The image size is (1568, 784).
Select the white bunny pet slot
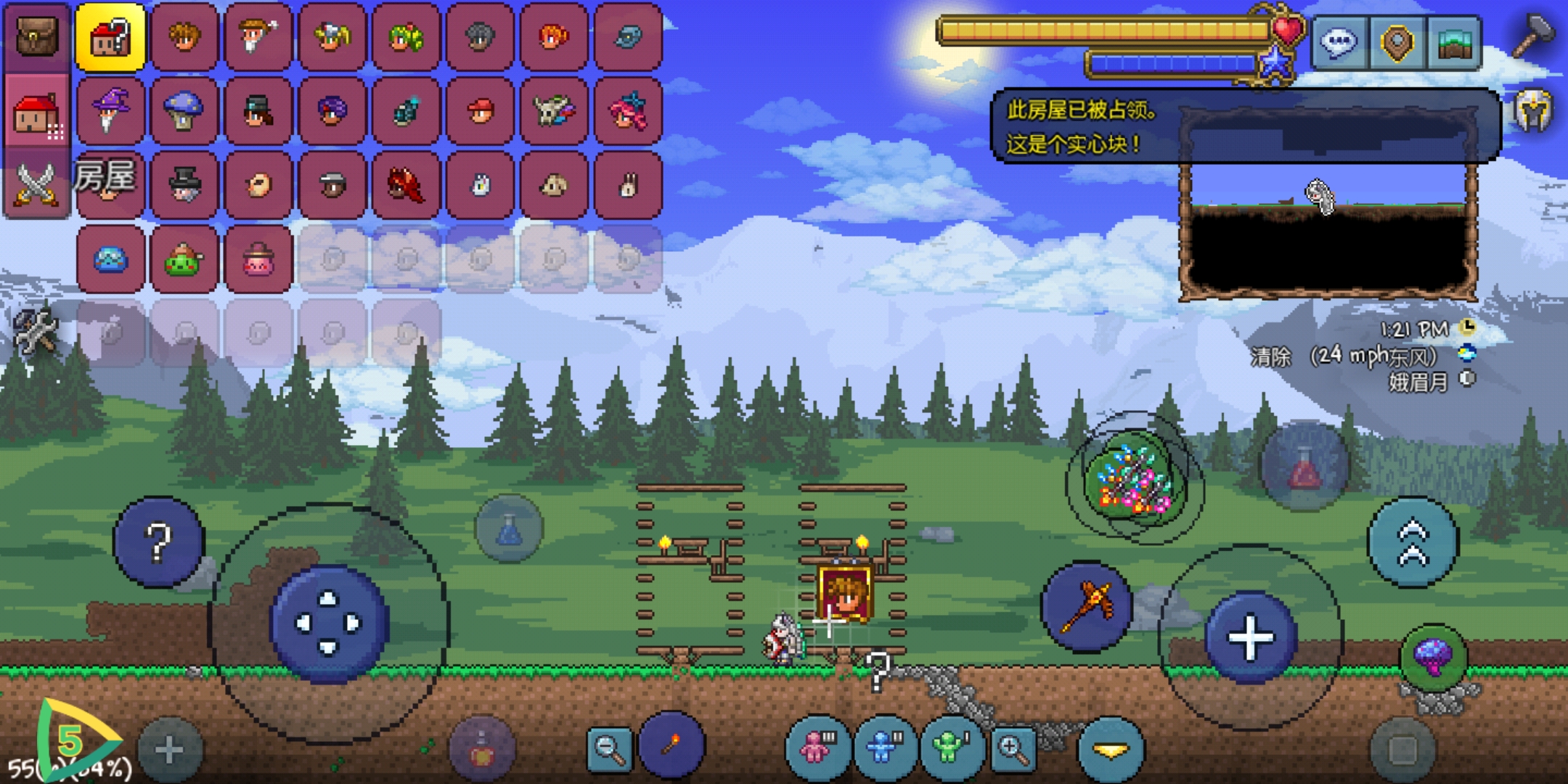click(x=629, y=185)
